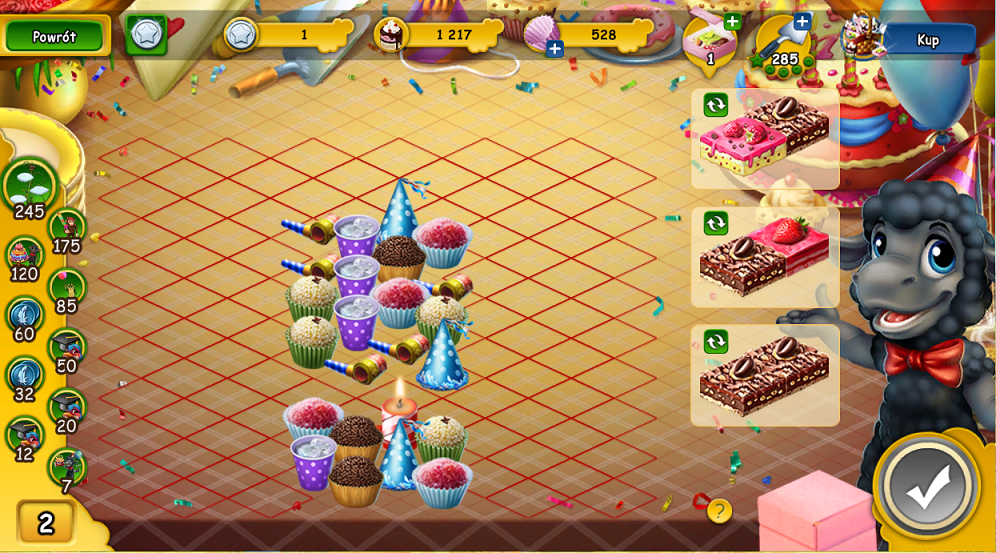This screenshot has height=553, width=996.
Task: Add more pink shell currency
Action: (555, 48)
